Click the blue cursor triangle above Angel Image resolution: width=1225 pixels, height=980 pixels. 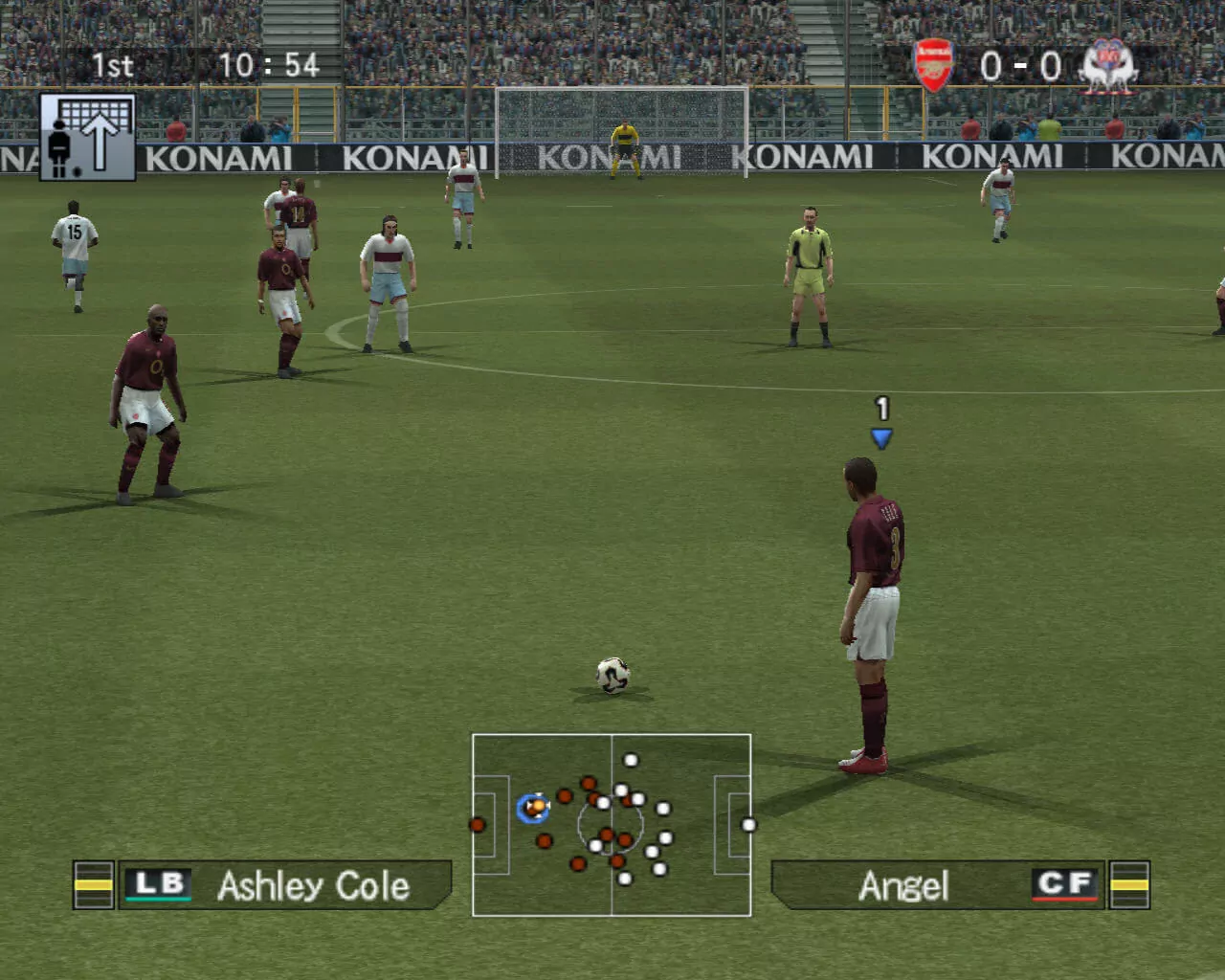[x=880, y=437]
